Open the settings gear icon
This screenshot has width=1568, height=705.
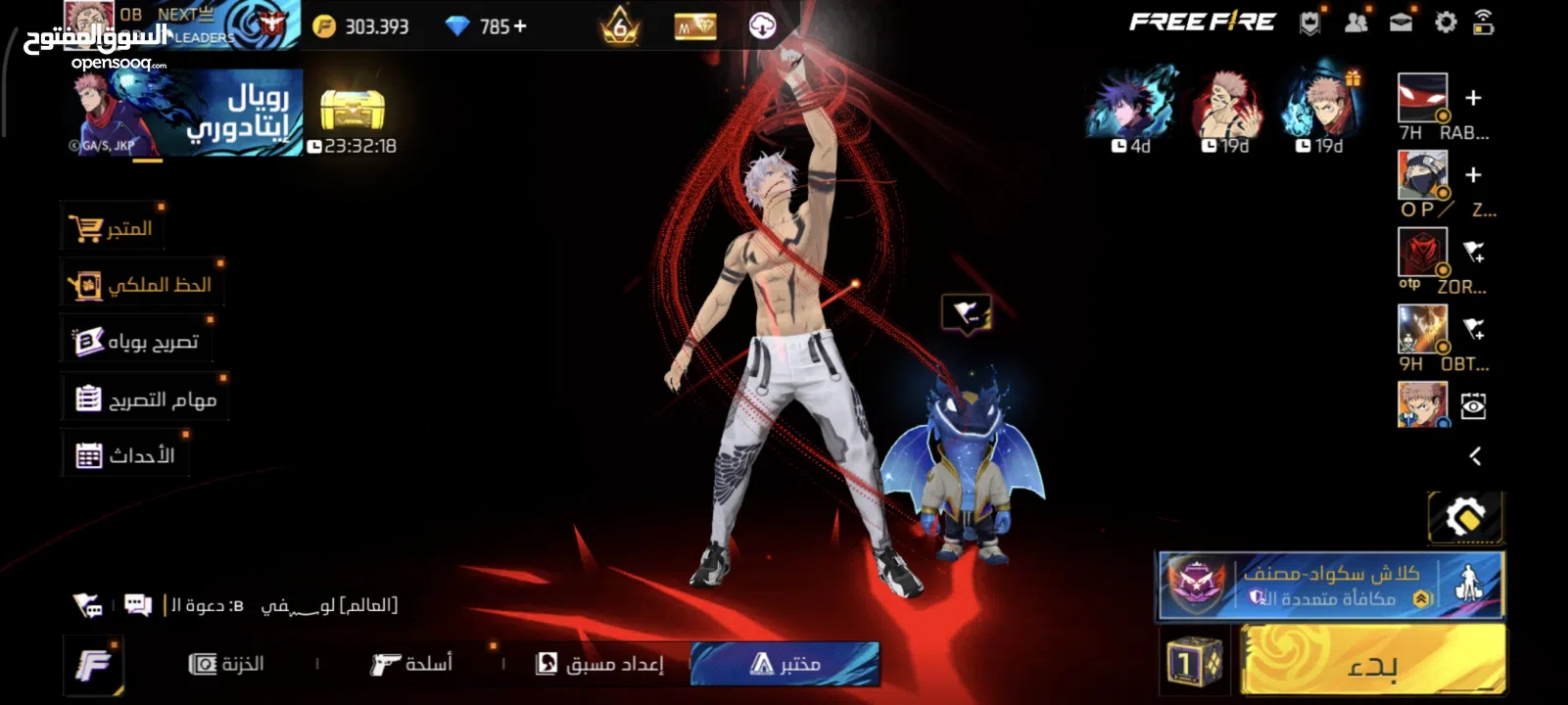pos(1446,23)
